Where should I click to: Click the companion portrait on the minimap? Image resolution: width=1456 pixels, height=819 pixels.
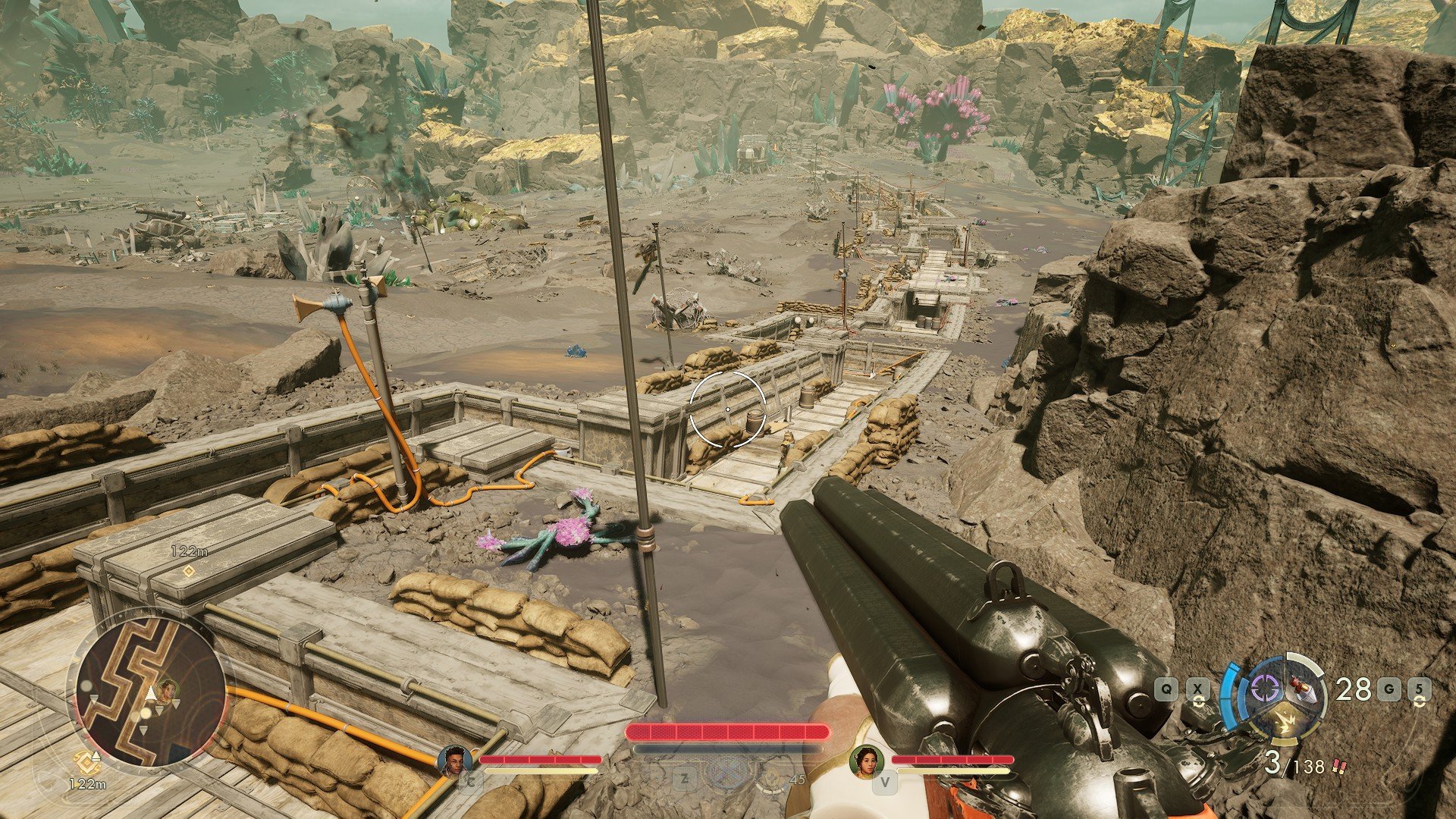(x=168, y=689)
